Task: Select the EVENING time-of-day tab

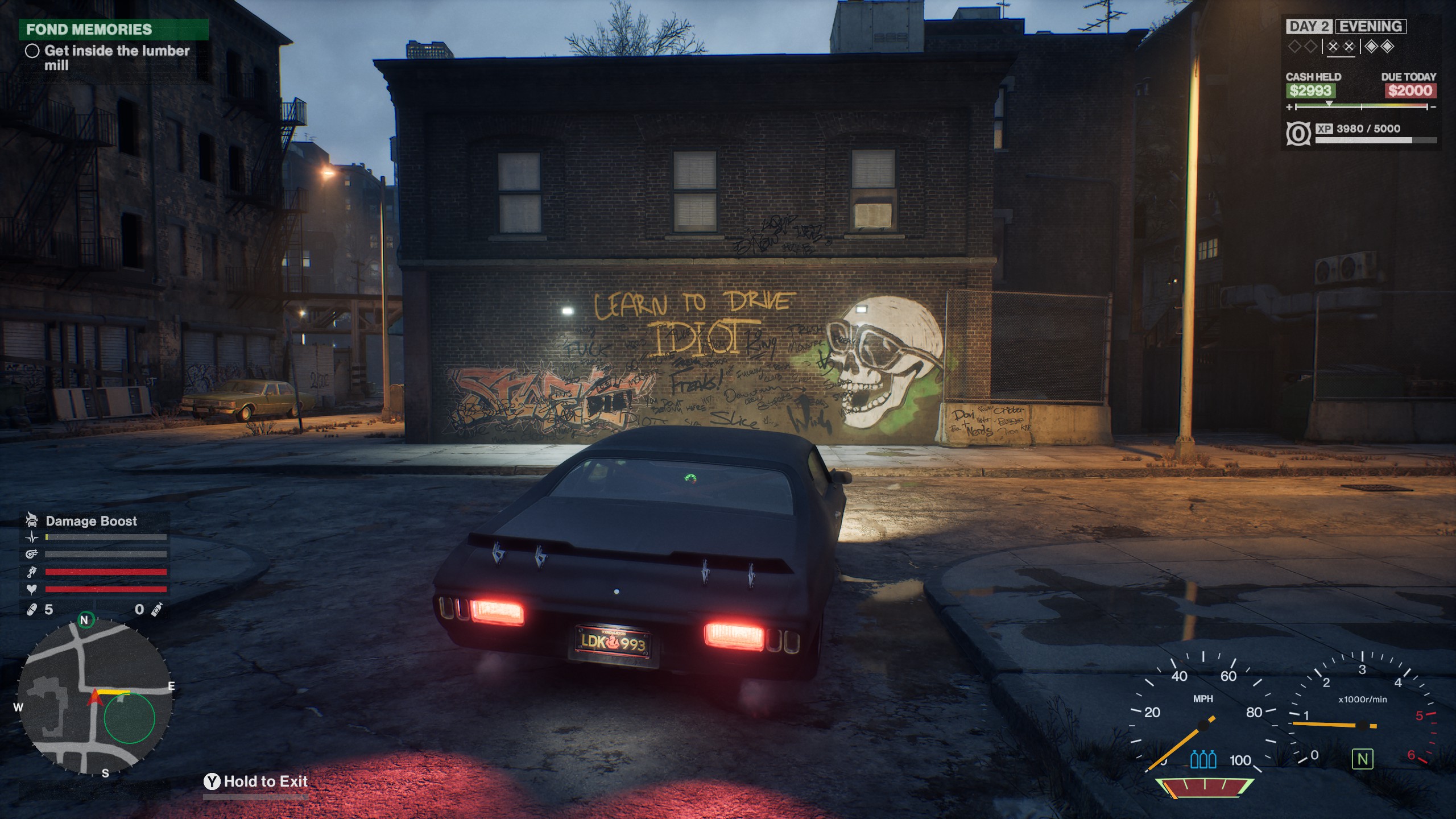Action: [1370, 26]
